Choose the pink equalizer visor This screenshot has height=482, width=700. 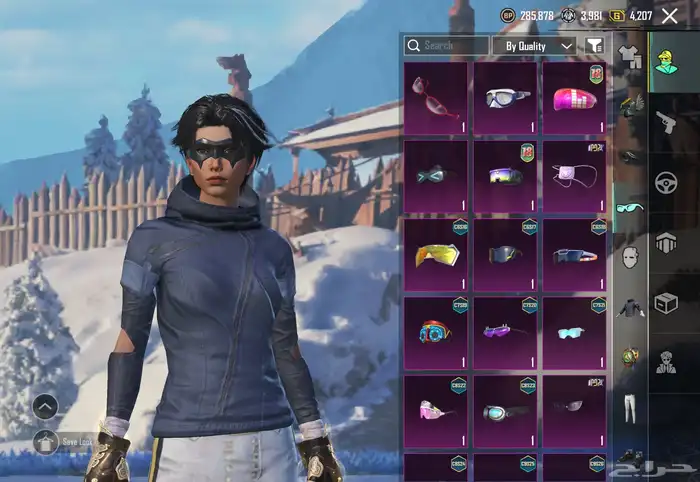pyautogui.click(x=575, y=97)
